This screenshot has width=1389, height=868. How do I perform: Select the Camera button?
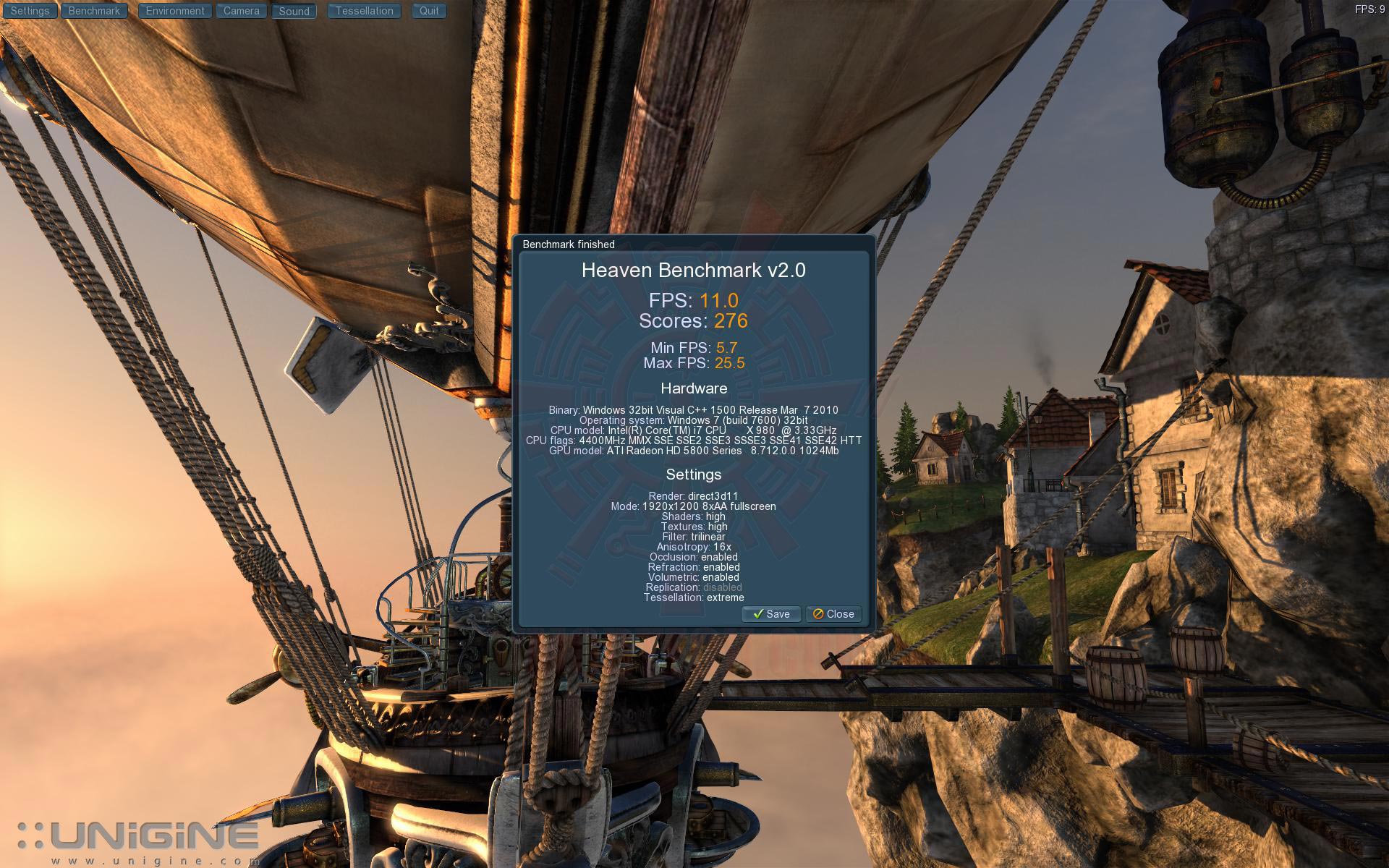click(x=241, y=11)
